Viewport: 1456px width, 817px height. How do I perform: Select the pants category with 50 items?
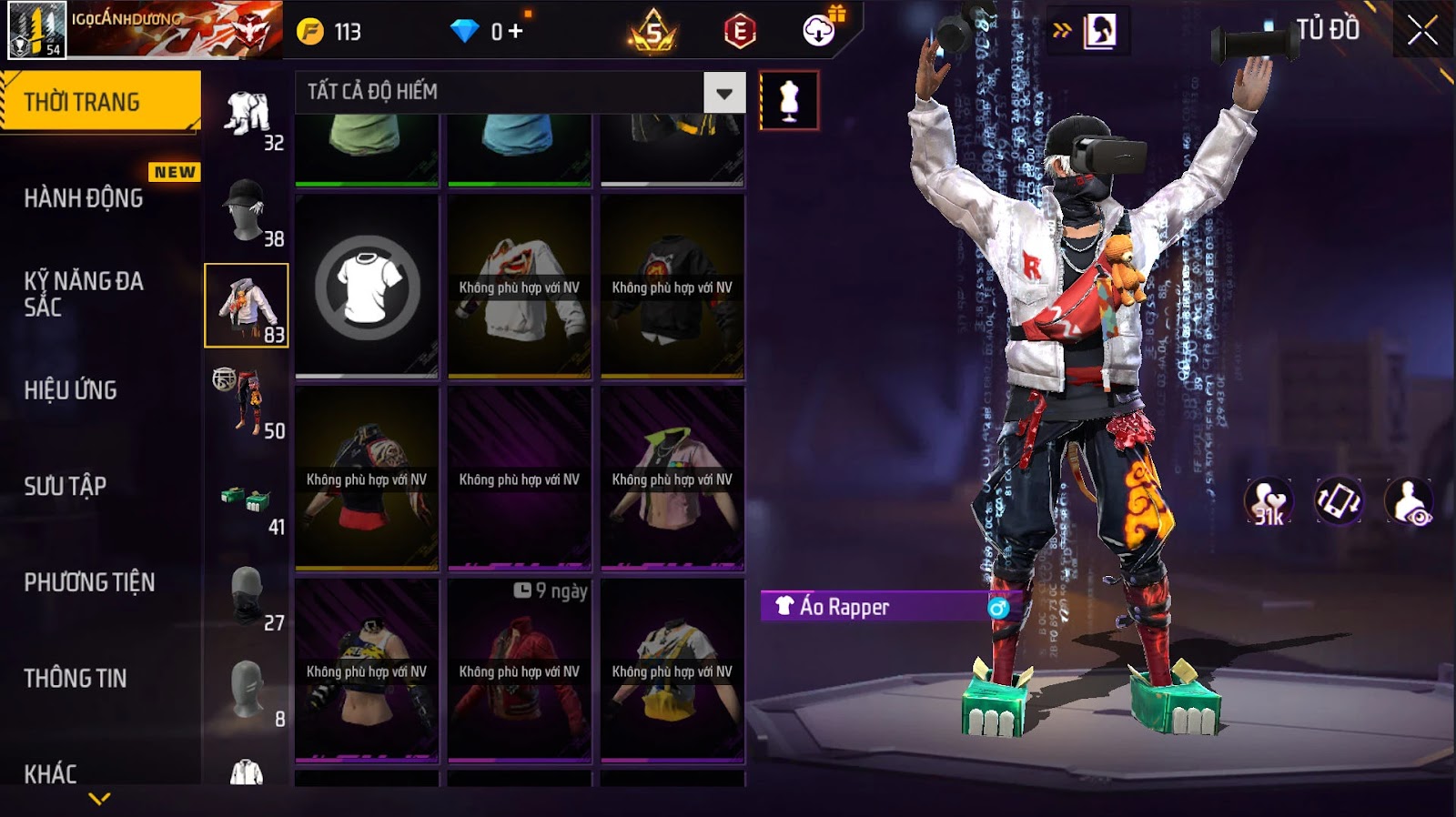click(248, 403)
